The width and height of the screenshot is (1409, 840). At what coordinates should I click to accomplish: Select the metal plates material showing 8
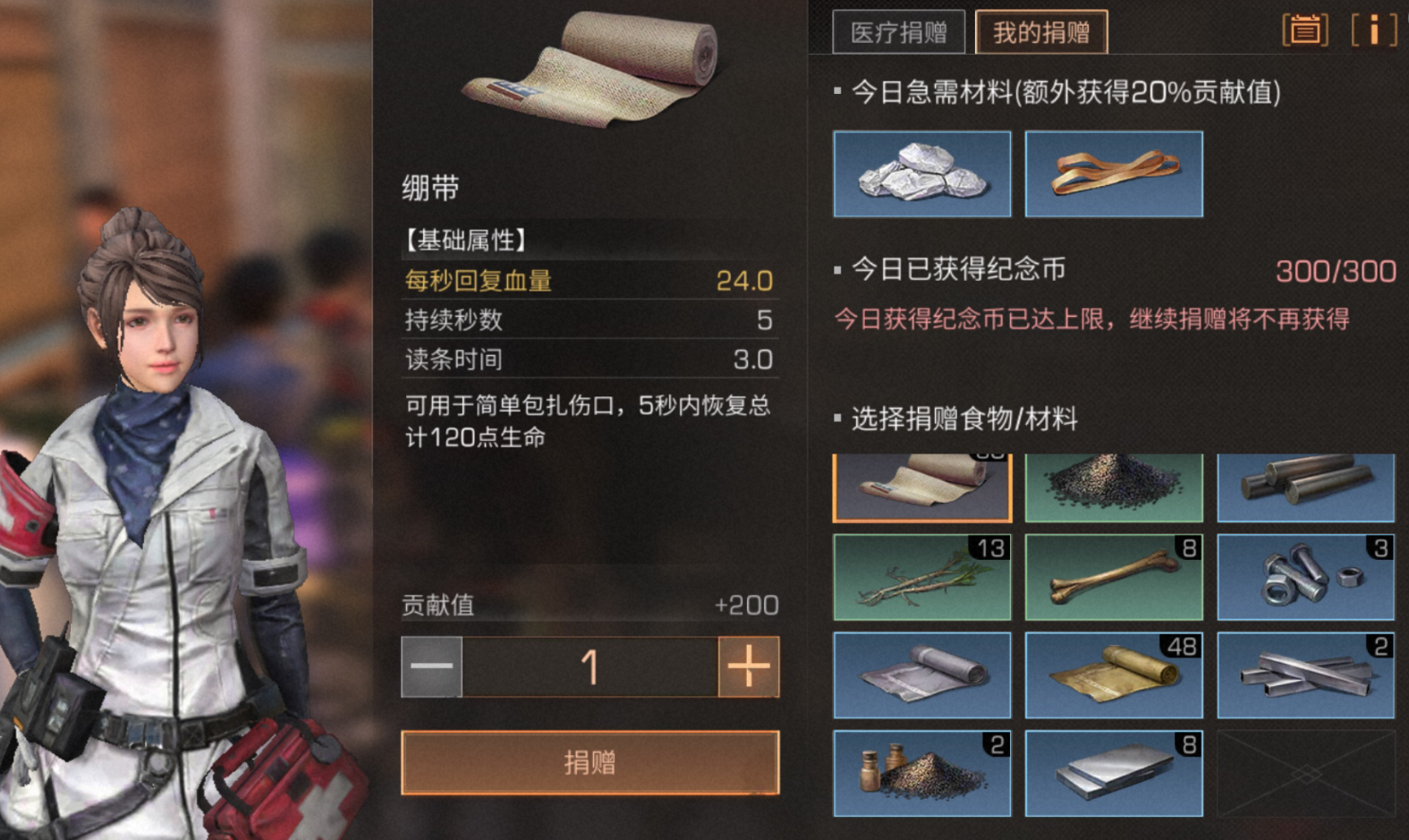[1113, 773]
